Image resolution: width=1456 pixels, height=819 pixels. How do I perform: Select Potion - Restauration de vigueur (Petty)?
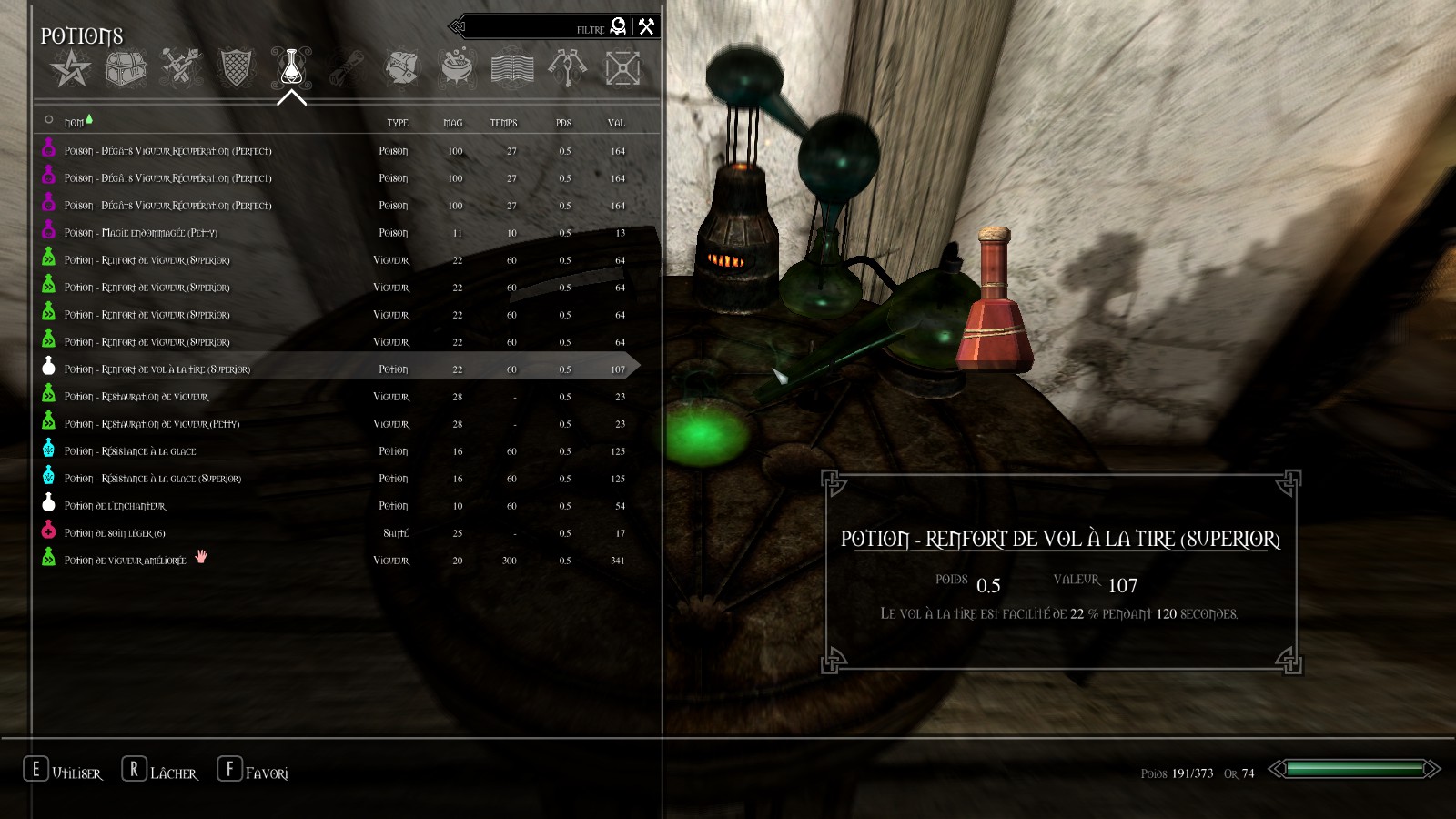[152, 424]
